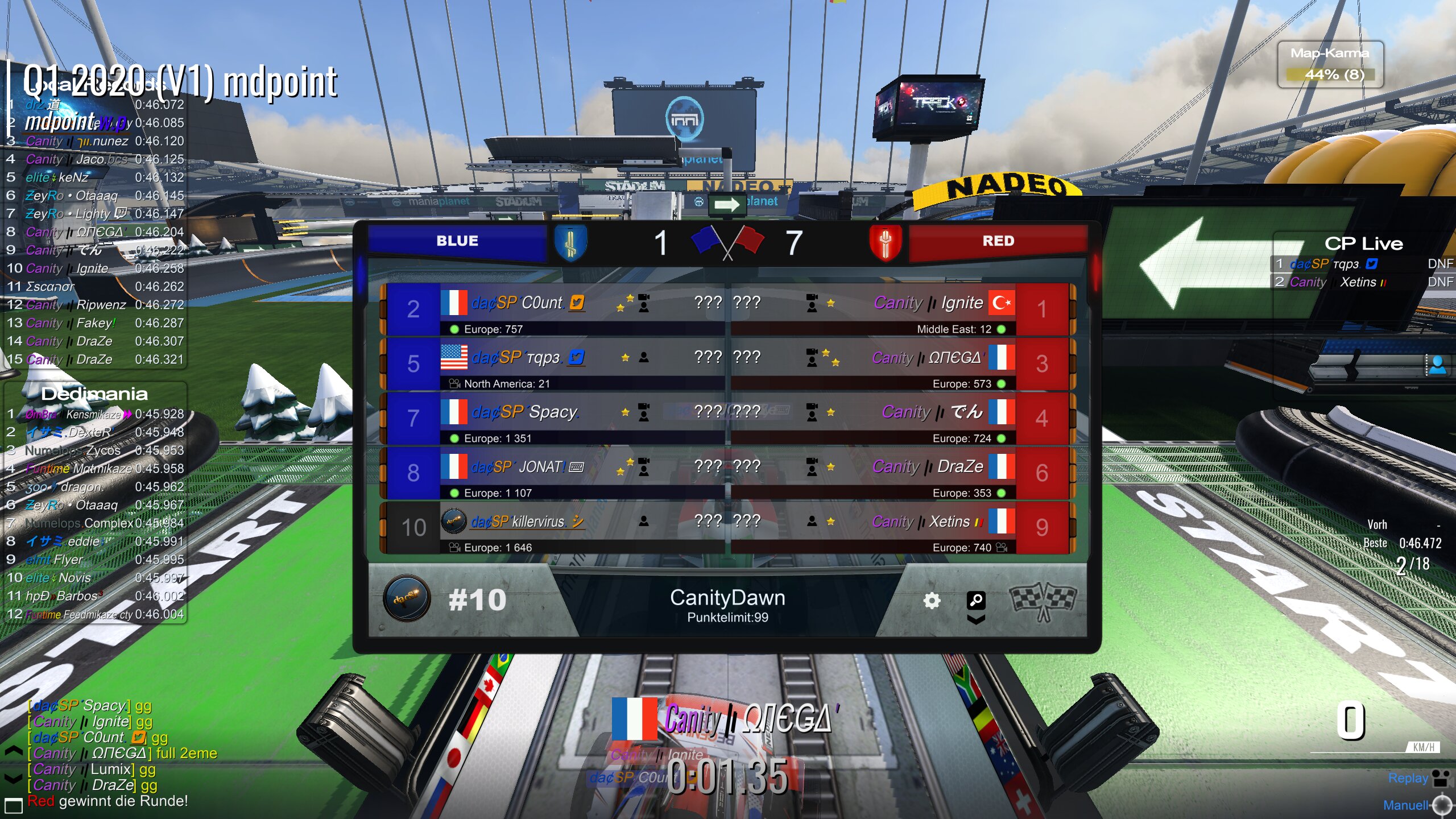Screen dimensions: 1456x819
Task: Click the blue spectator person icon
Action: pos(1437,365)
